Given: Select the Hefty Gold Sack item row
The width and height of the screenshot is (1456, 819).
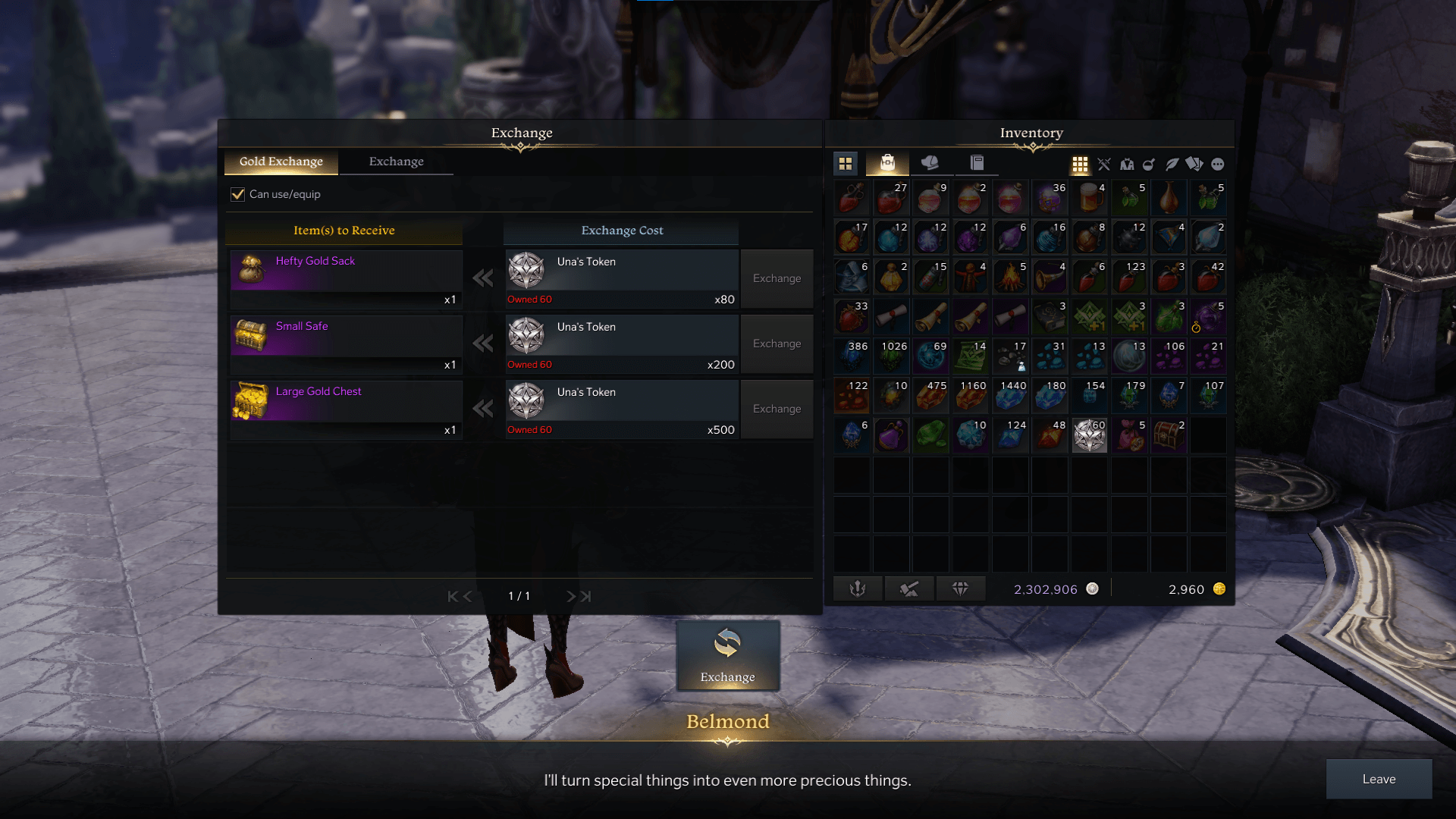Looking at the screenshot, I should click(x=346, y=278).
